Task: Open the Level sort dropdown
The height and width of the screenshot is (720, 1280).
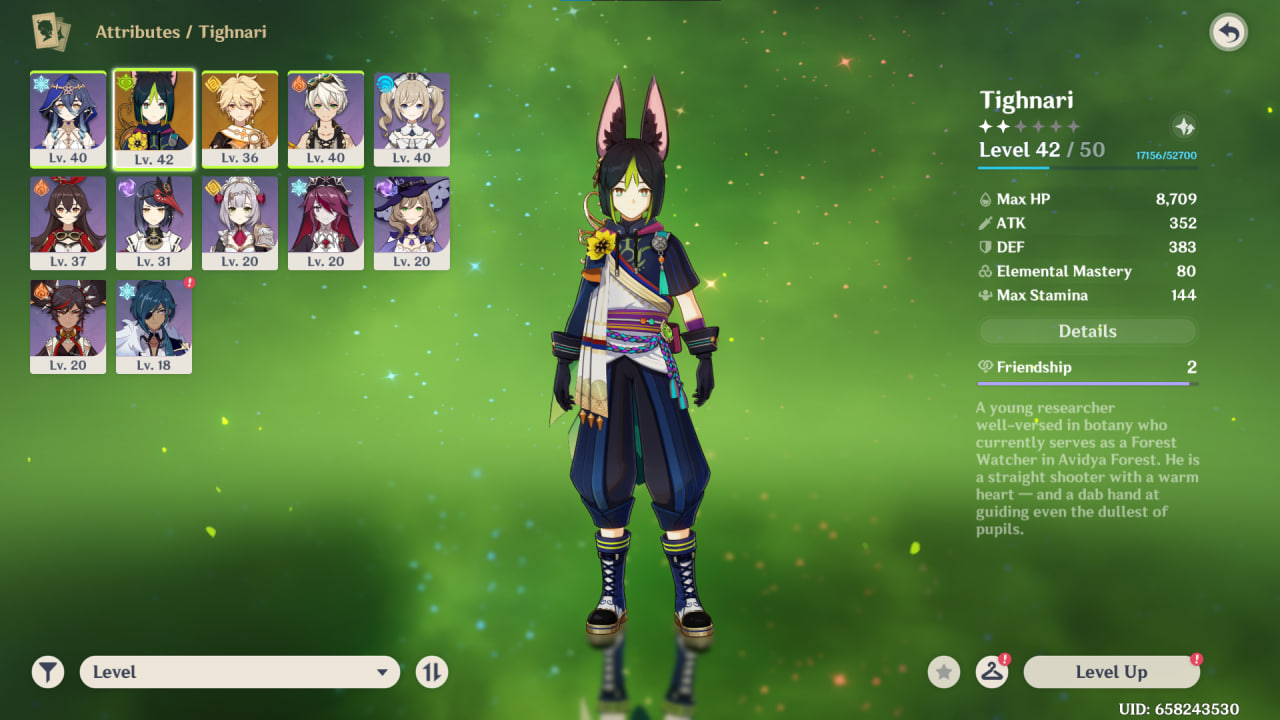Action: (239, 672)
